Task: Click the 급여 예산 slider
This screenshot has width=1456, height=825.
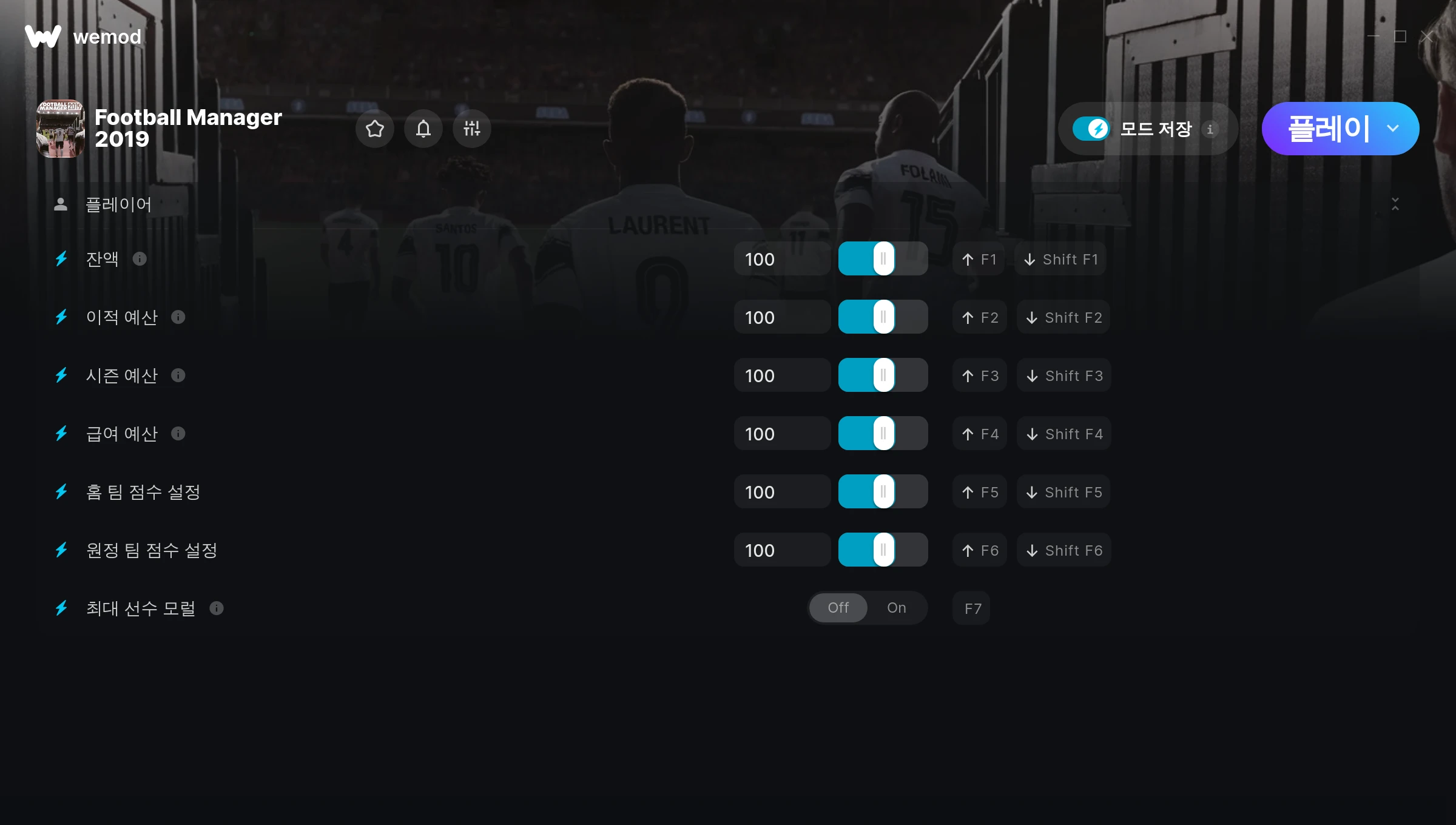Action: 883,434
